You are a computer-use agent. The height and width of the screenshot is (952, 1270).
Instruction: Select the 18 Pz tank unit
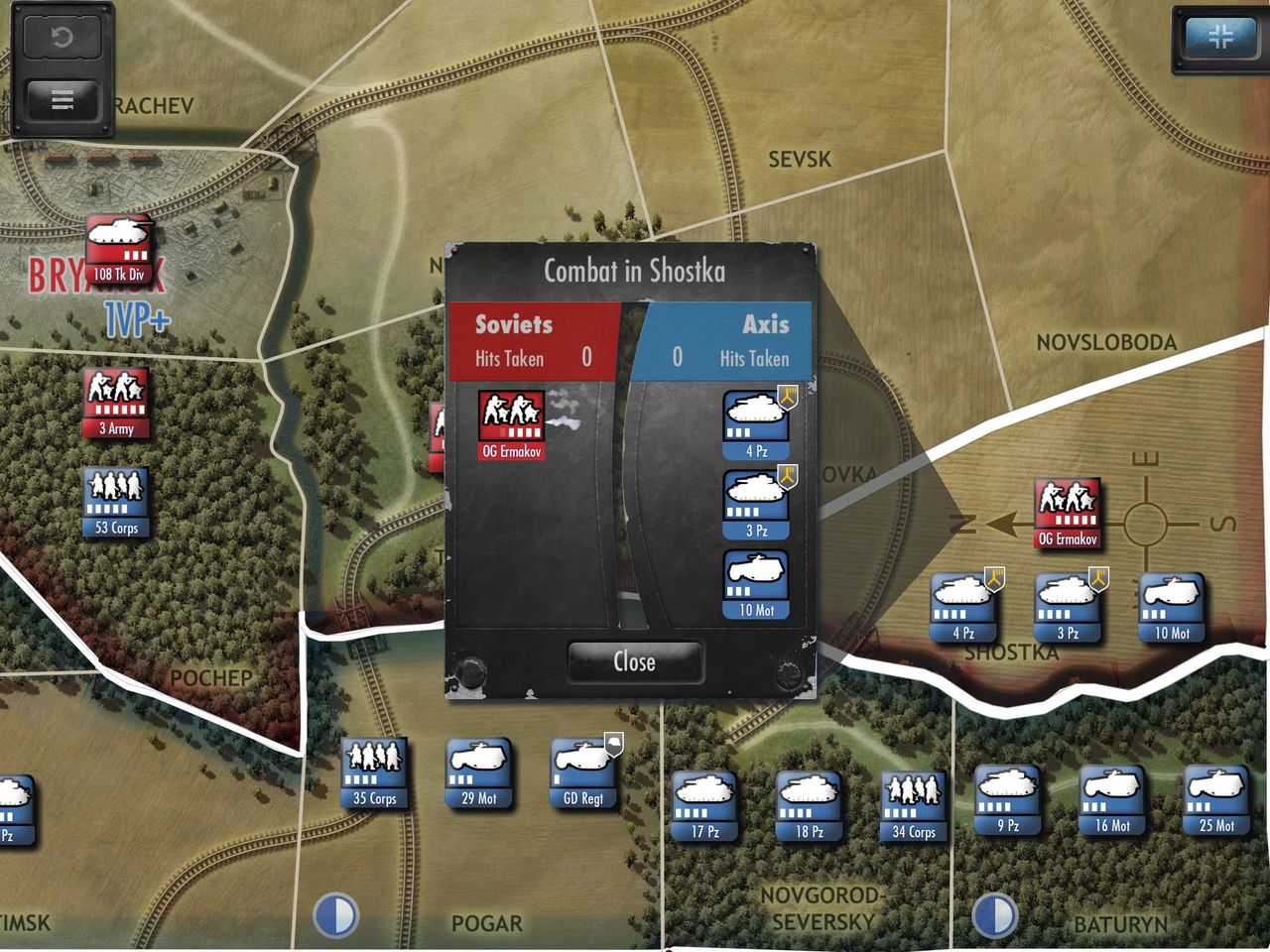coord(810,806)
